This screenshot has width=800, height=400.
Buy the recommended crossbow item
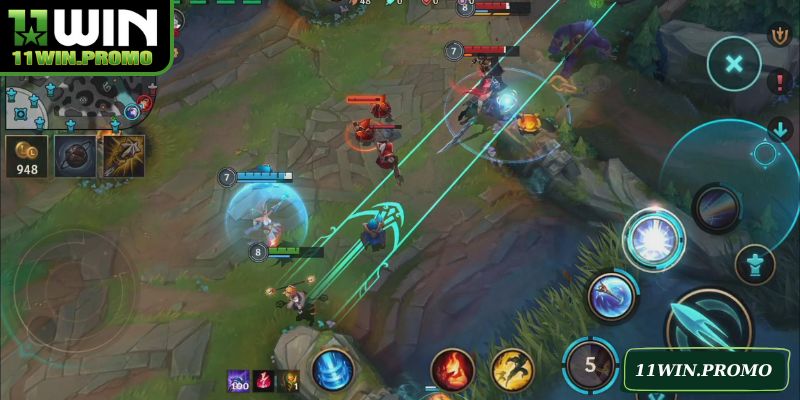(123, 156)
